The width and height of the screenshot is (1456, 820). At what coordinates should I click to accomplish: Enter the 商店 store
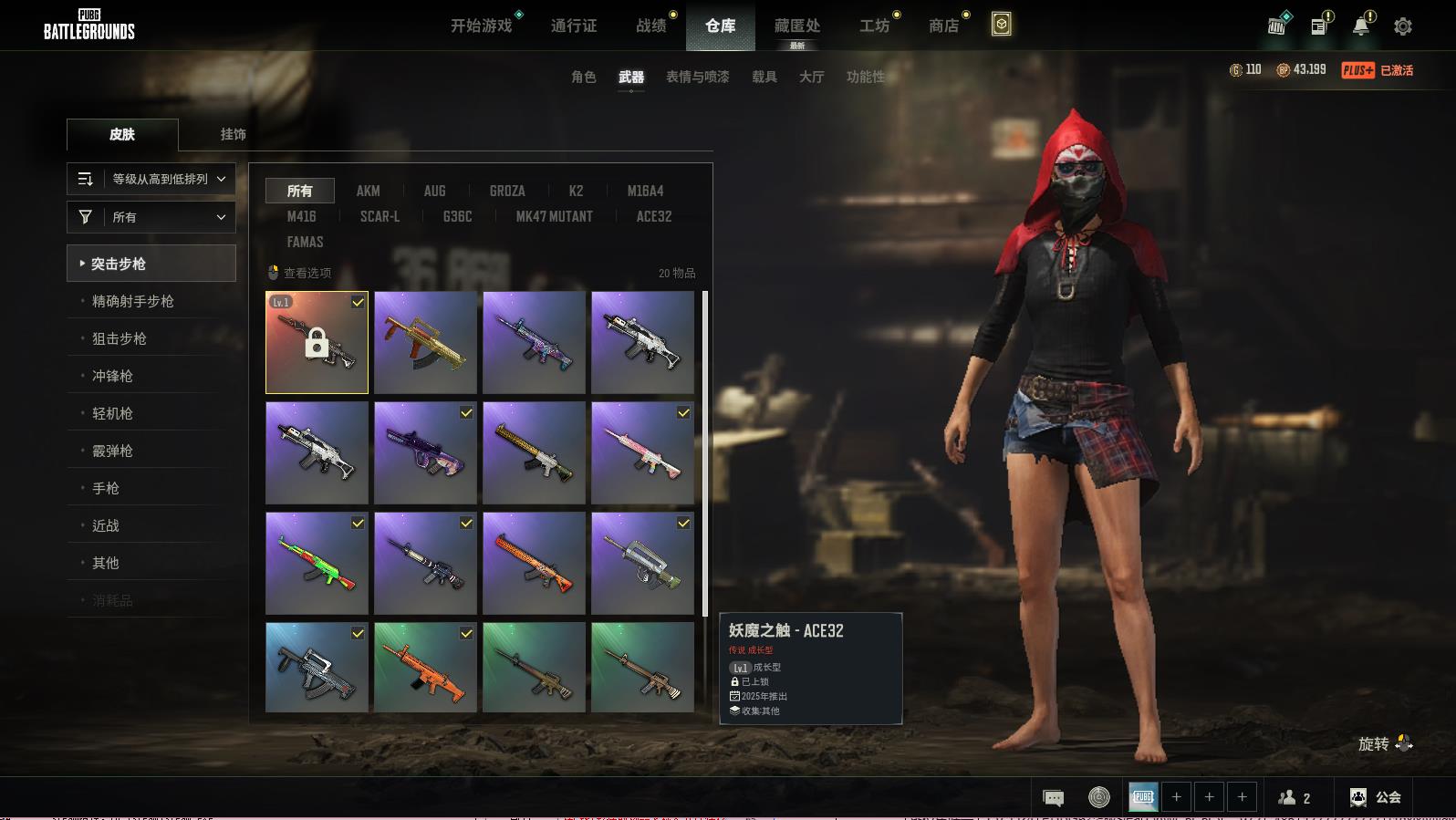click(943, 26)
